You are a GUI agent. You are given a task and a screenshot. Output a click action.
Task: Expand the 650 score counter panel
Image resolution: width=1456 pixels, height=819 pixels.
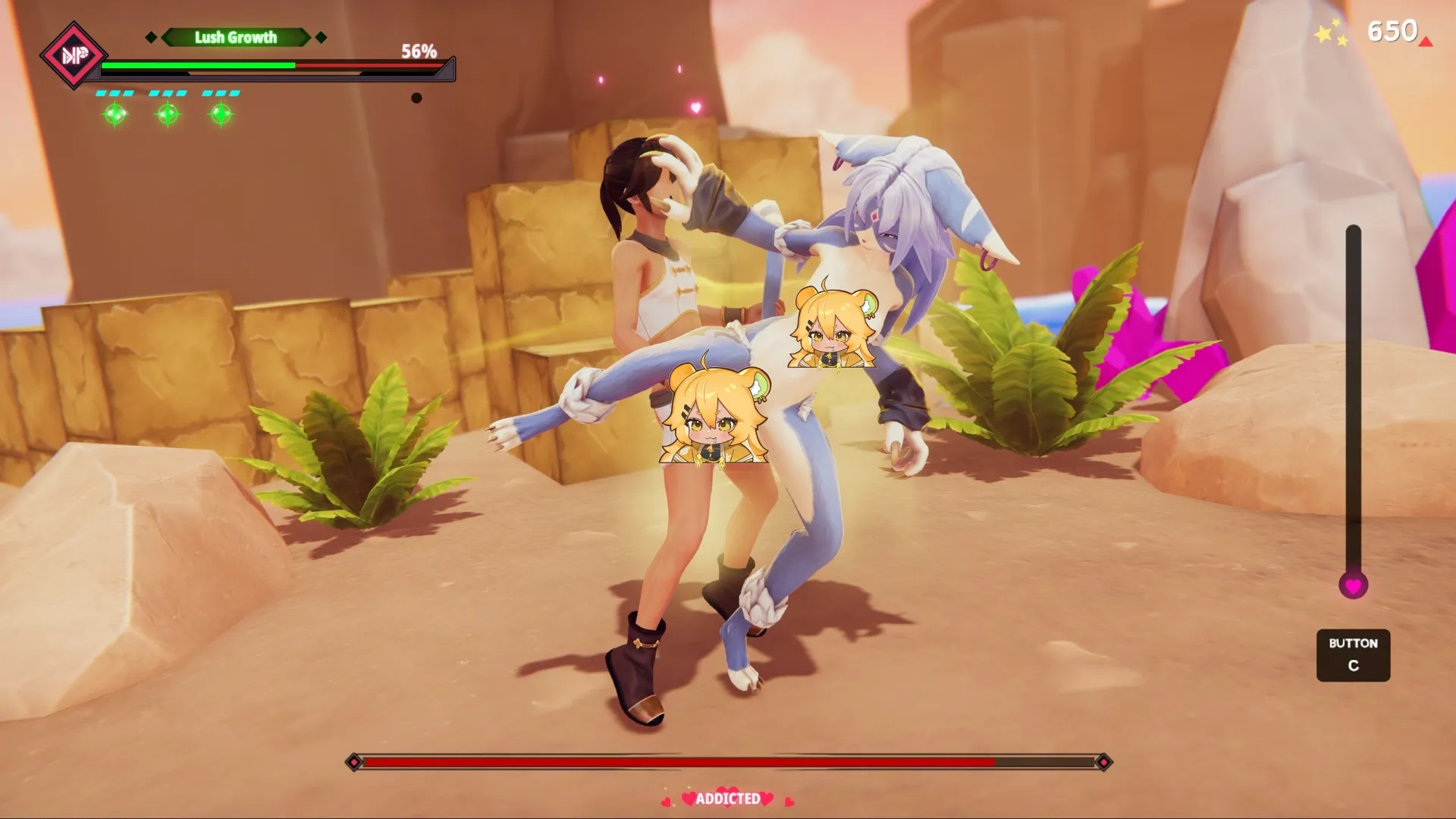1393,32
